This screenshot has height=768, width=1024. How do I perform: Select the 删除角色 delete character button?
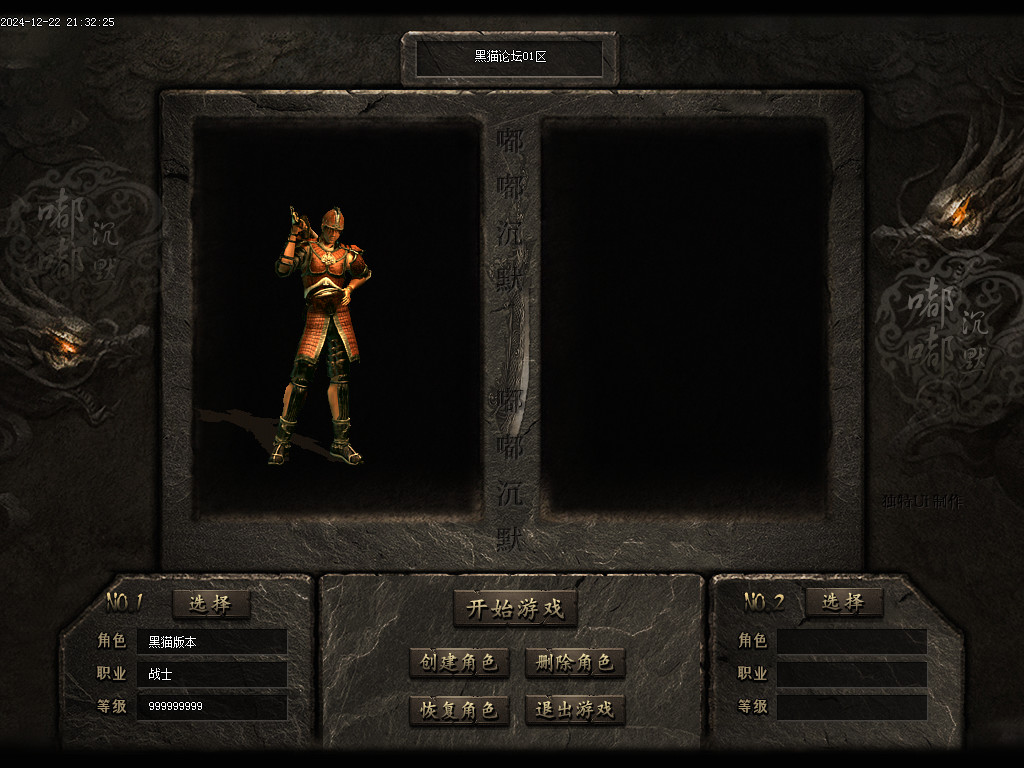575,662
